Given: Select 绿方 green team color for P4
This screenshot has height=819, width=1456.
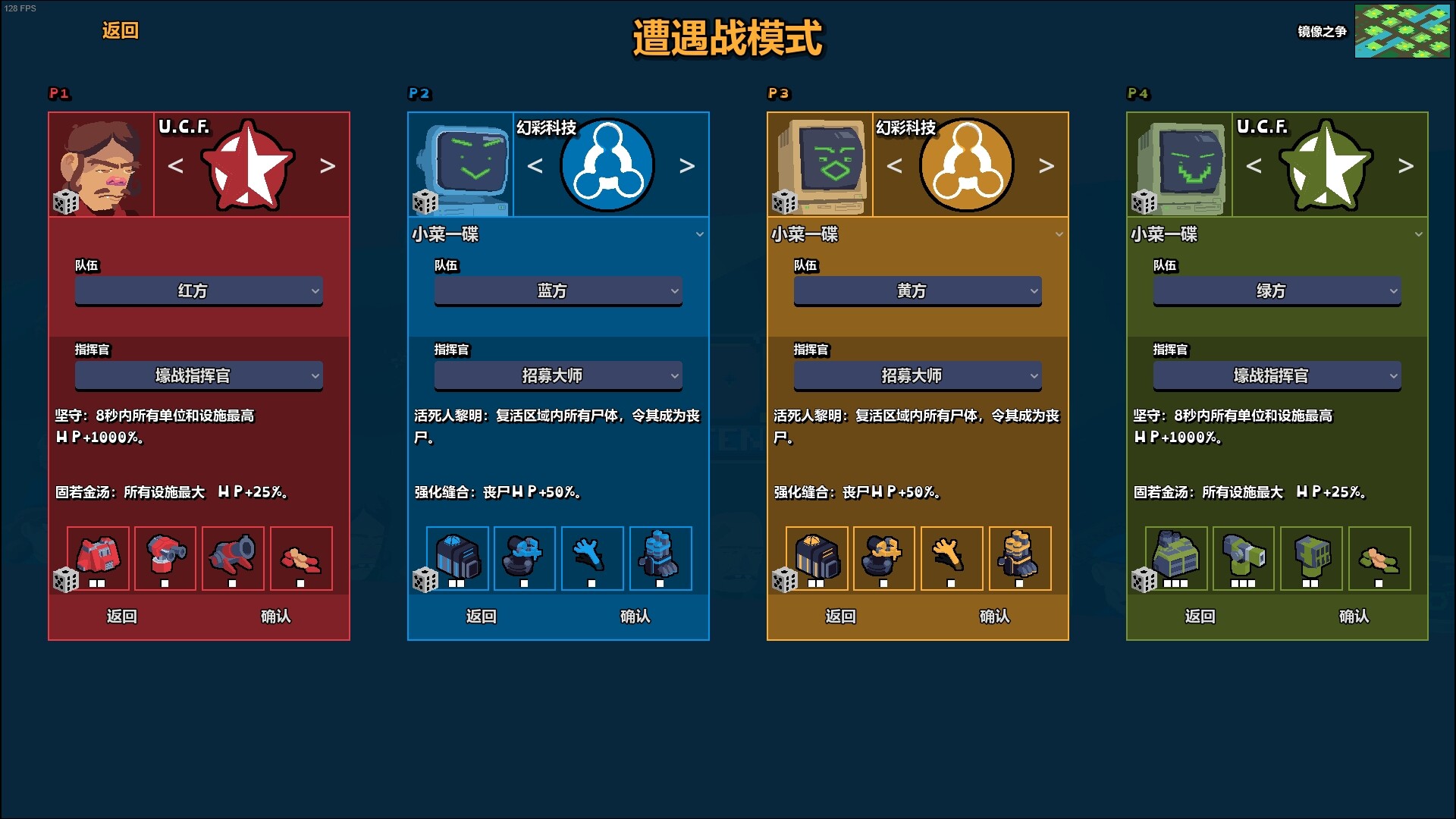Looking at the screenshot, I should click(x=1276, y=290).
